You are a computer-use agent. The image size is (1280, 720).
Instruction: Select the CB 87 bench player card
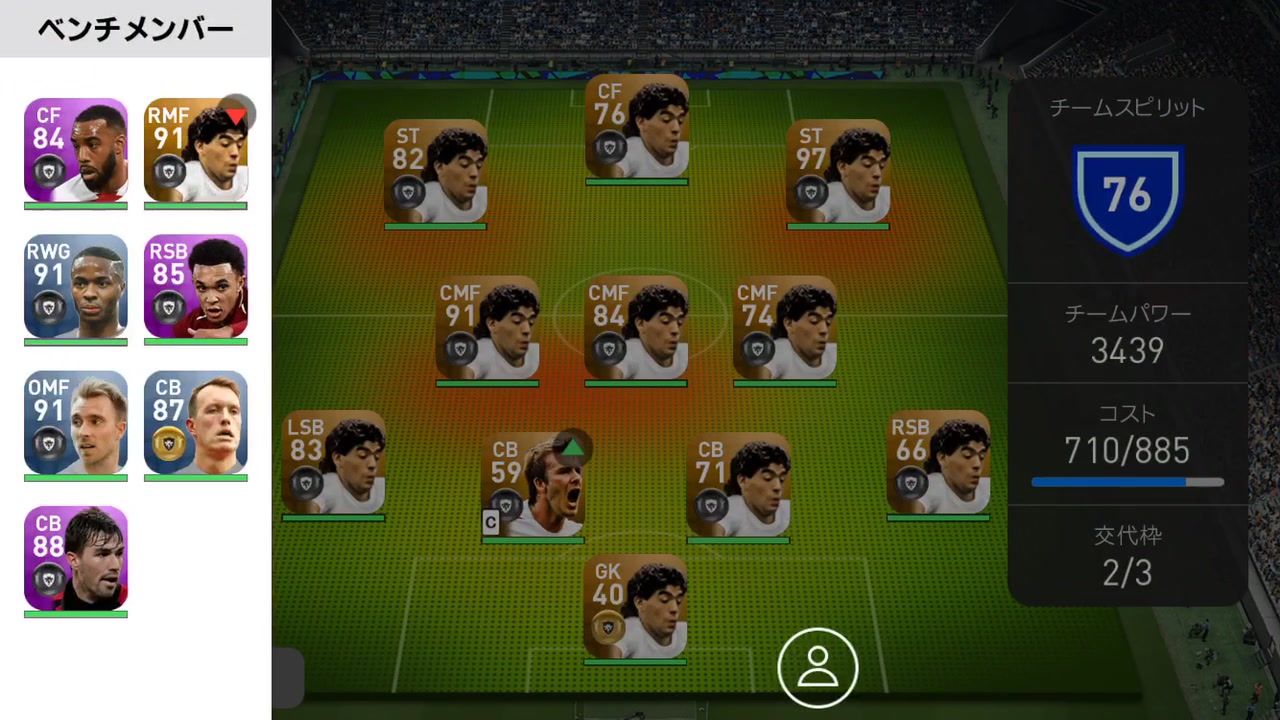click(x=196, y=422)
